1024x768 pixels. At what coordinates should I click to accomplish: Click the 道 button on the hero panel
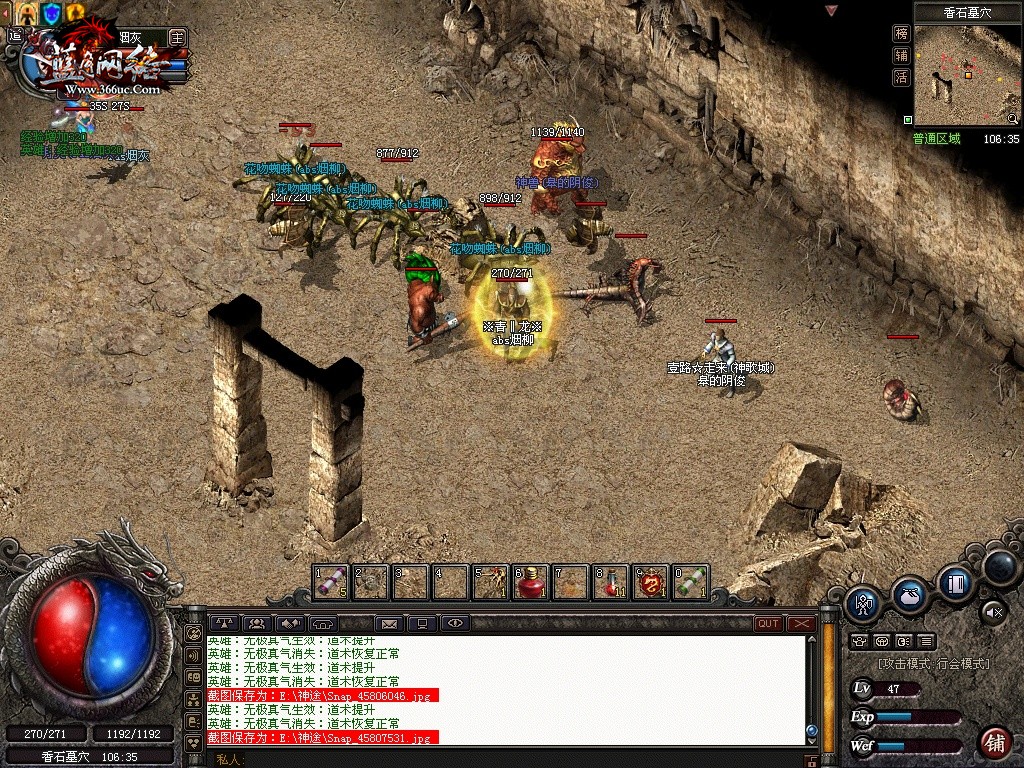pos(15,36)
